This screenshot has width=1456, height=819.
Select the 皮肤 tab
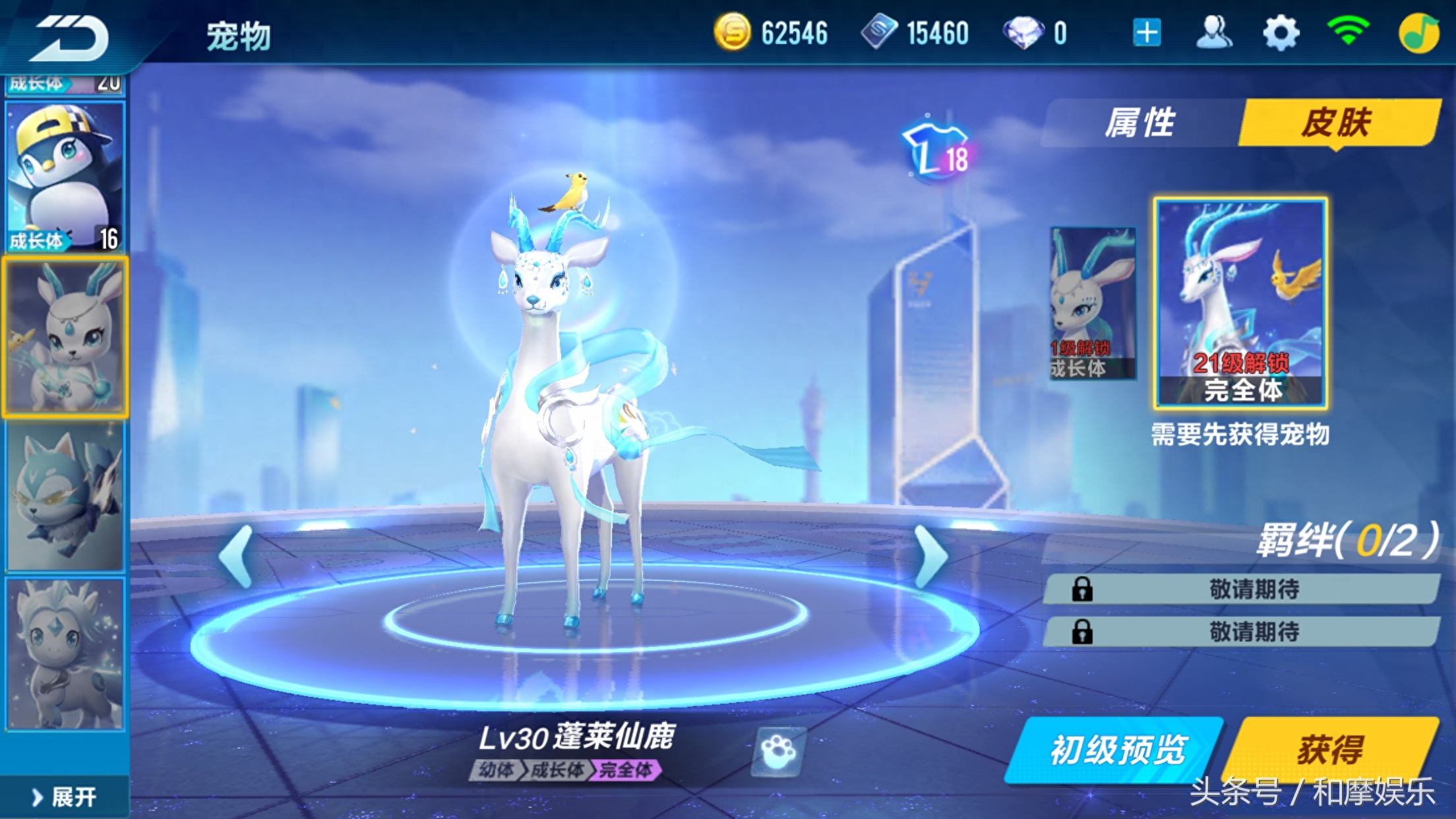pyautogui.click(x=1337, y=123)
